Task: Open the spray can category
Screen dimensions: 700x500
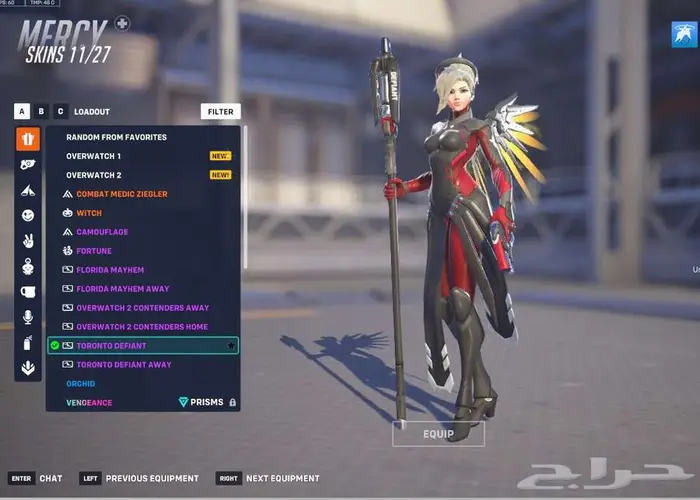Action: pos(28,343)
